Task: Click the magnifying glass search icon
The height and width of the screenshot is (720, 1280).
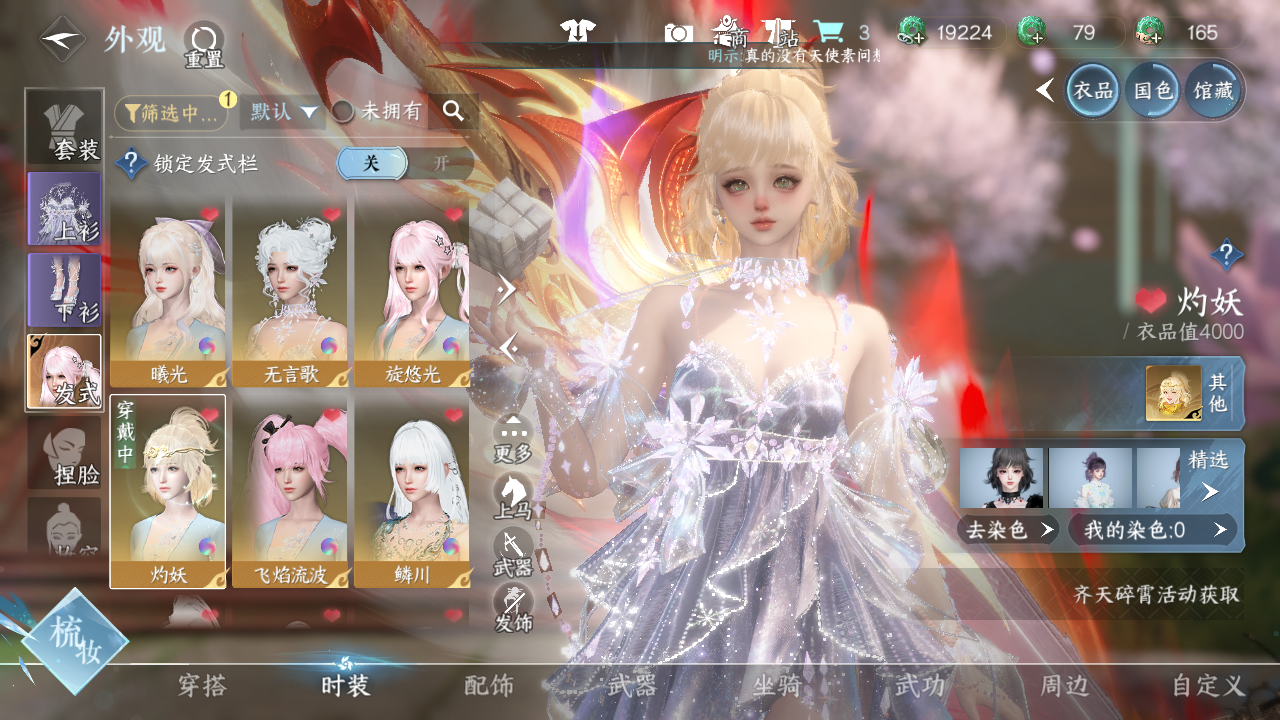Action: pyautogui.click(x=454, y=112)
